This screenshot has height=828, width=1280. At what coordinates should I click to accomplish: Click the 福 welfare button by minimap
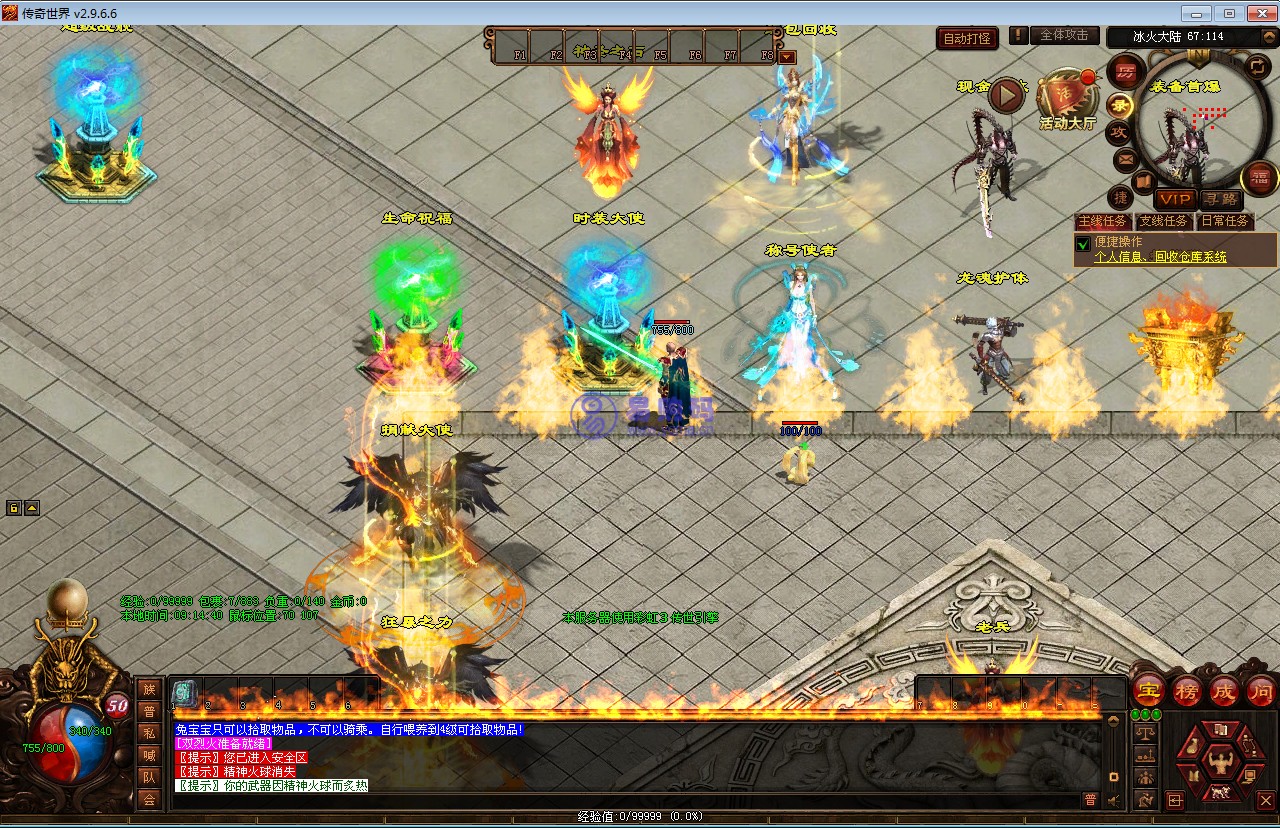1259,178
